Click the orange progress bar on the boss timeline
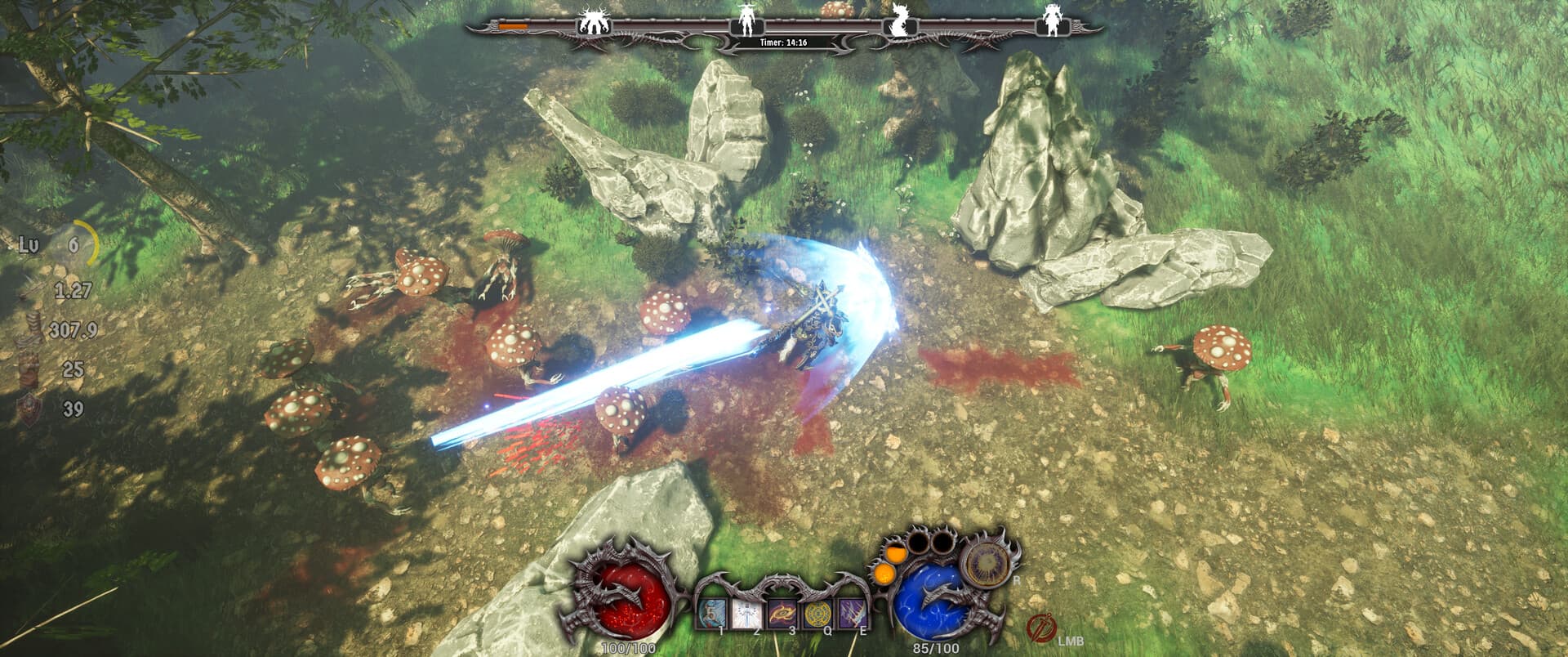The image size is (1568, 657). (514, 25)
